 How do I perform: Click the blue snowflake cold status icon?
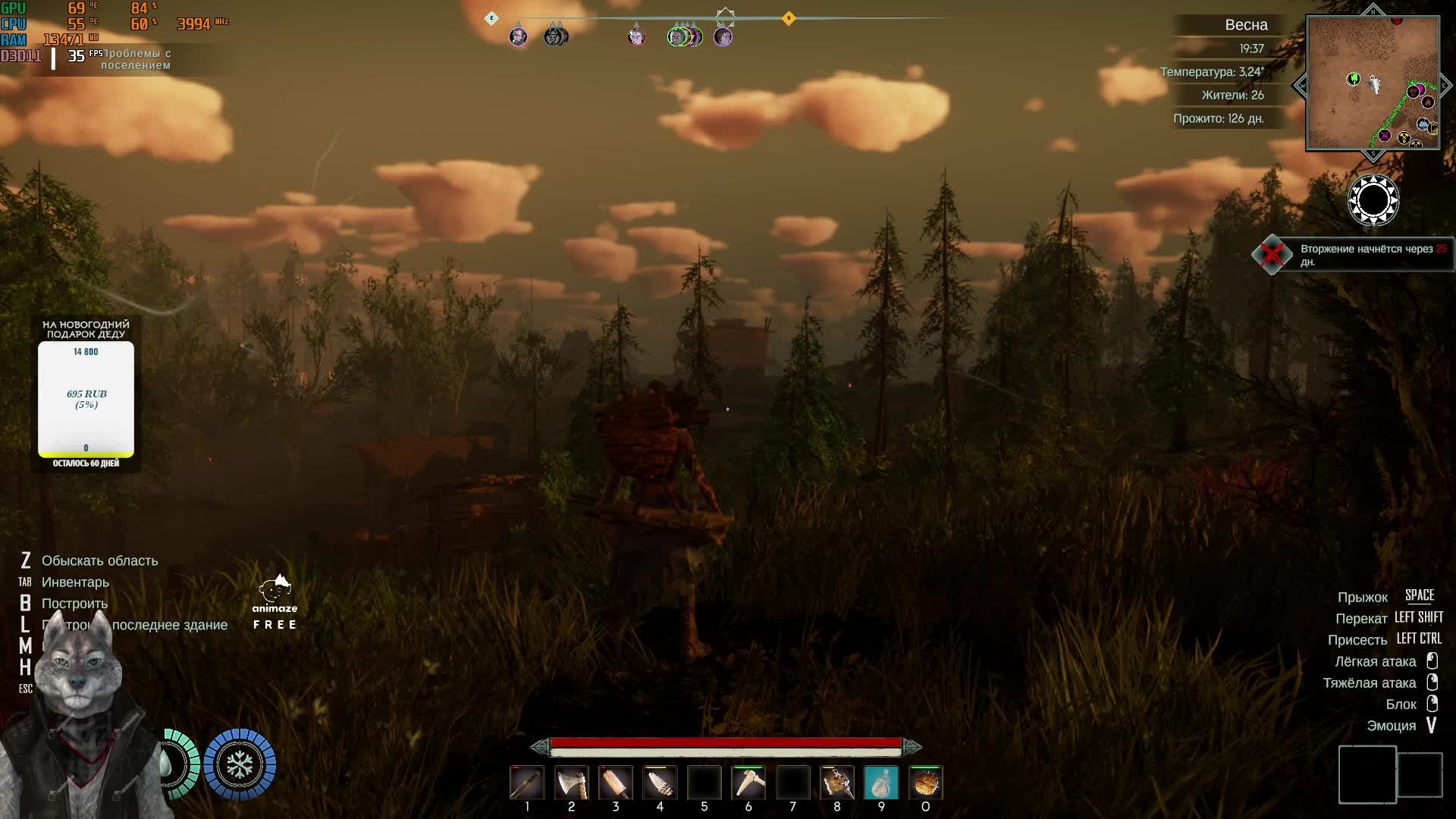(240, 764)
